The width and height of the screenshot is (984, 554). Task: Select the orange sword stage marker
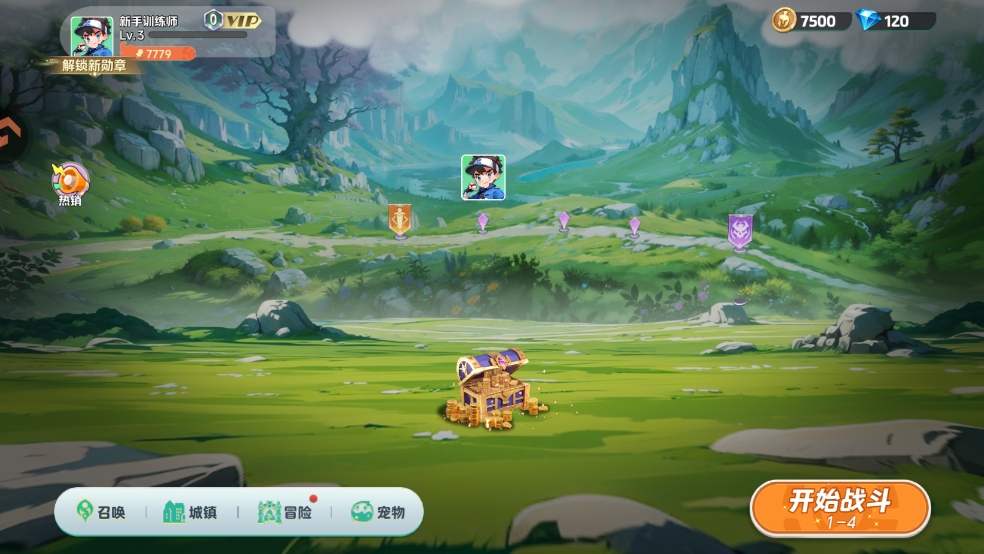pos(400,220)
